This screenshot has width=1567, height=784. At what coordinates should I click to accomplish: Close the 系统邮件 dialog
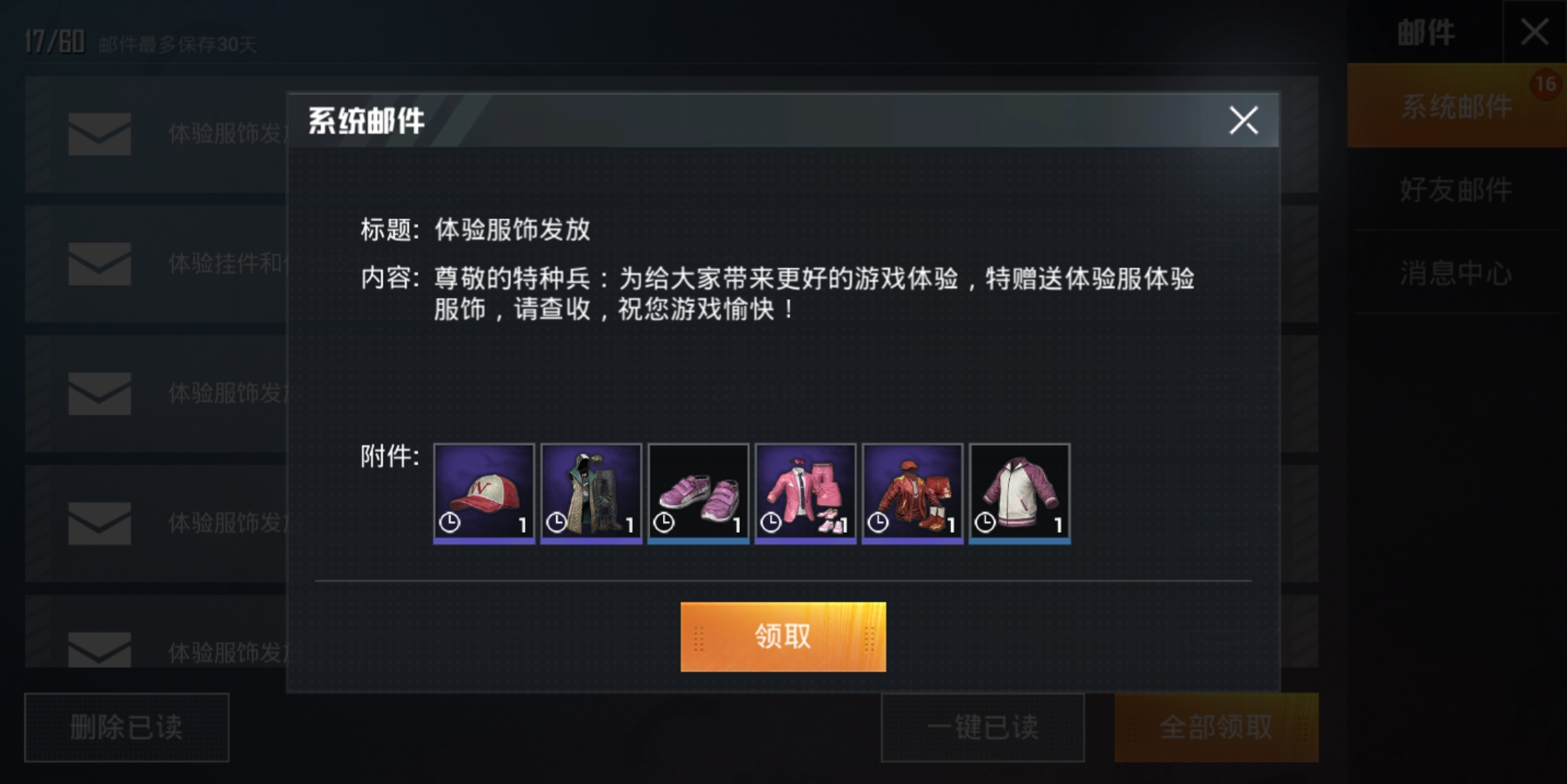1244,122
